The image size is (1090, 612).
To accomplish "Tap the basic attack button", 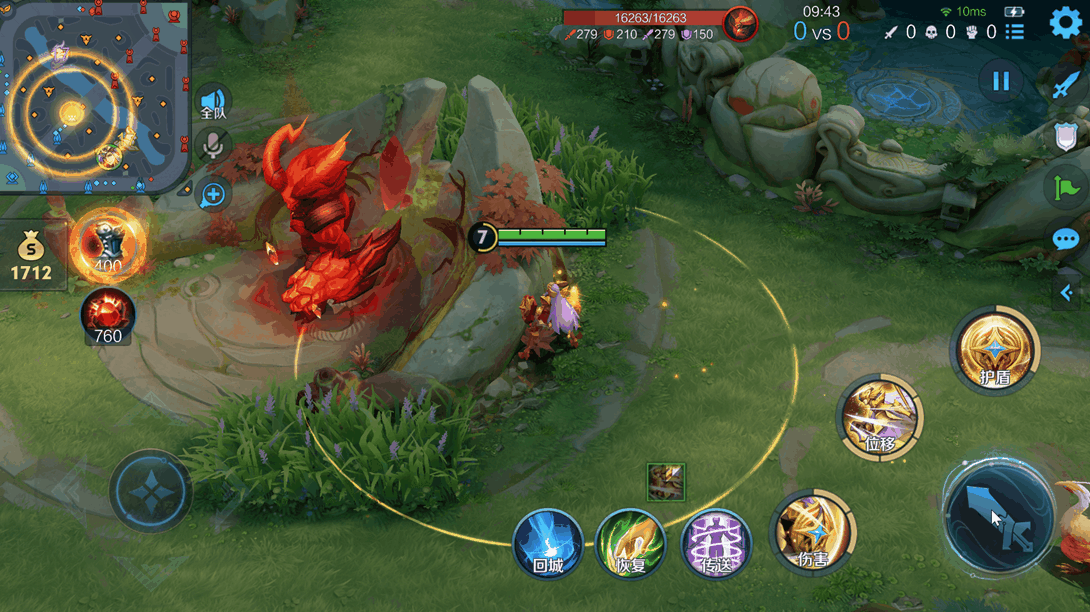I will 999,515.
